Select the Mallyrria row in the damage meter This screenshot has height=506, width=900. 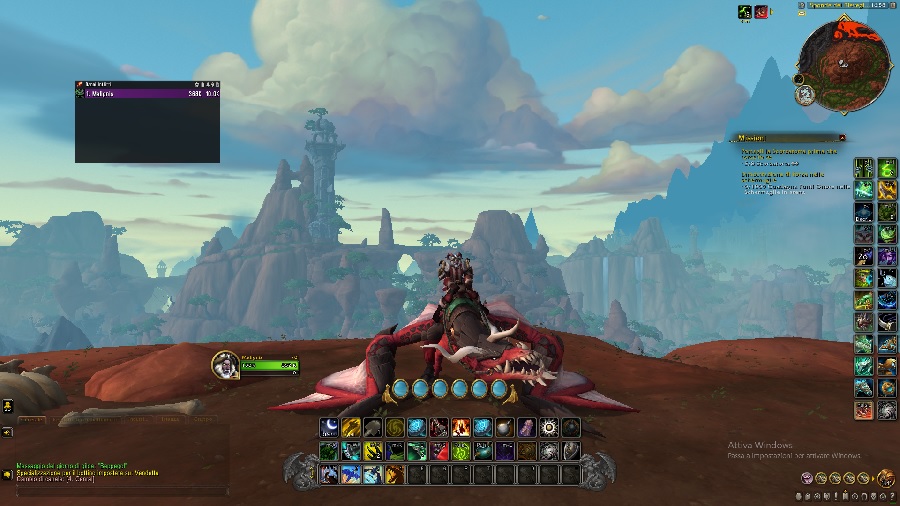click(147, 92)
